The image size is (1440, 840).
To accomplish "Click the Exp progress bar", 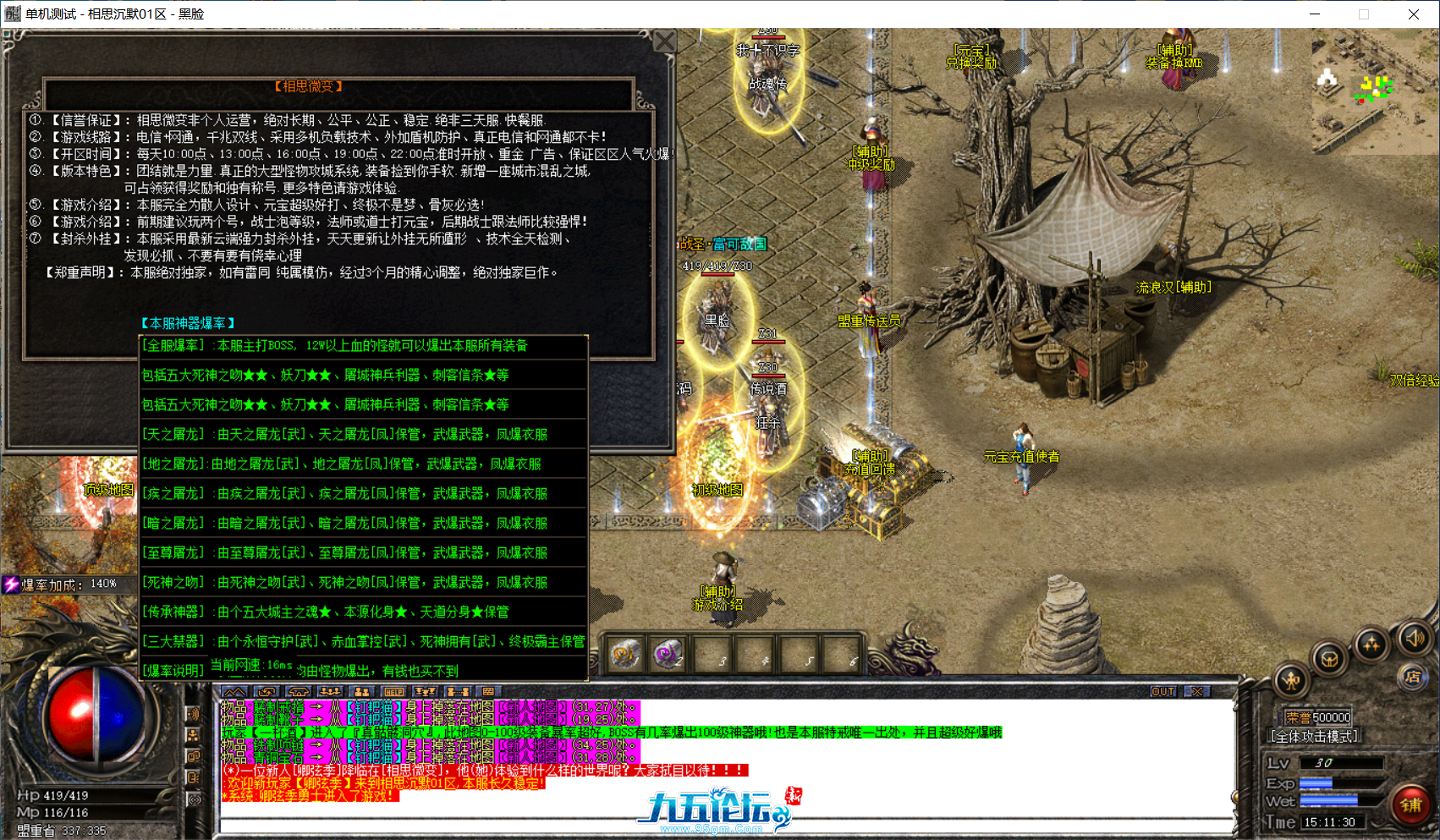I will click(x=1339, y=783).
